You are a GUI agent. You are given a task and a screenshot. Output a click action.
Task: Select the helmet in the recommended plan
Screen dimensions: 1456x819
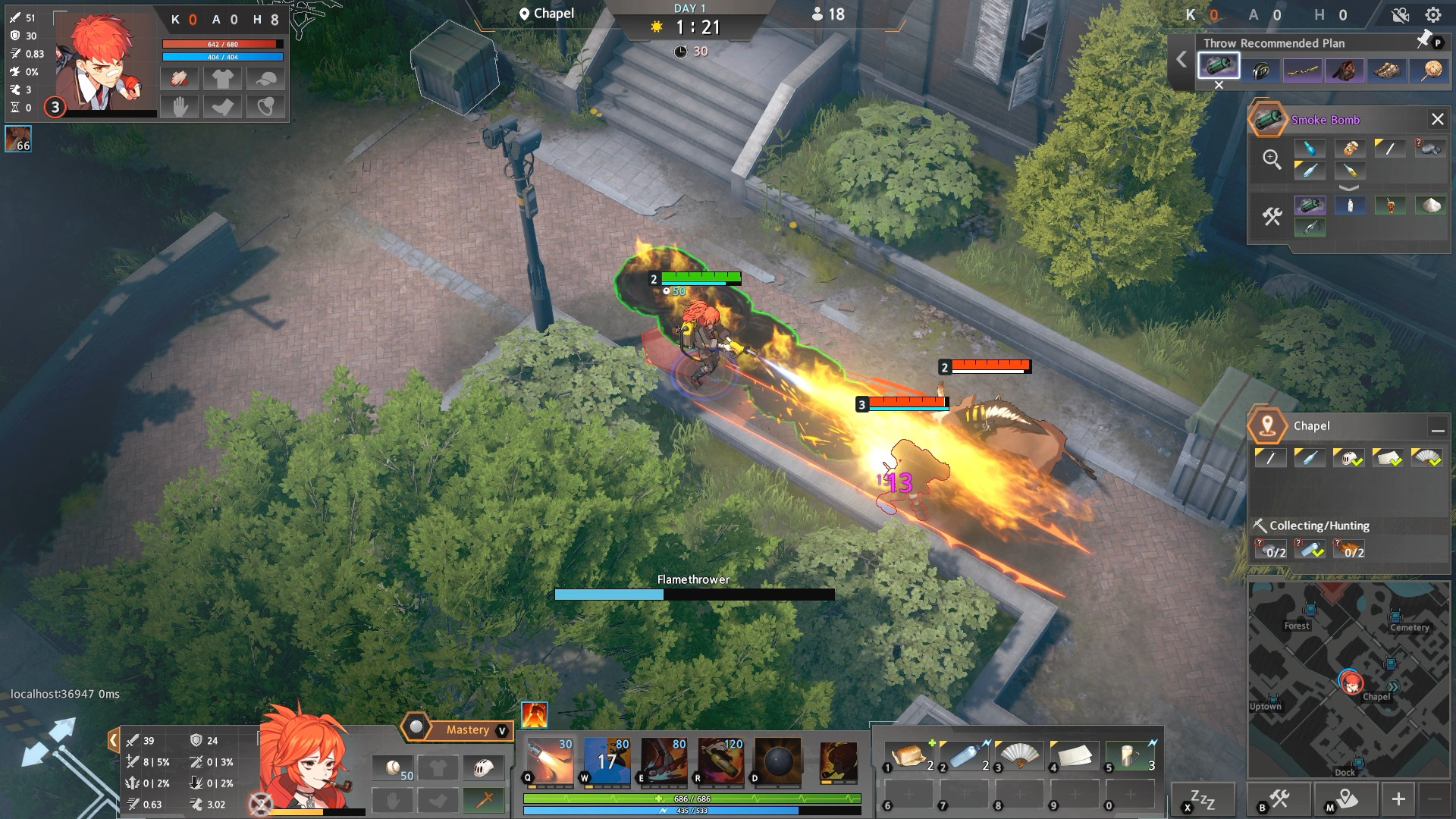click(1261, 71)
